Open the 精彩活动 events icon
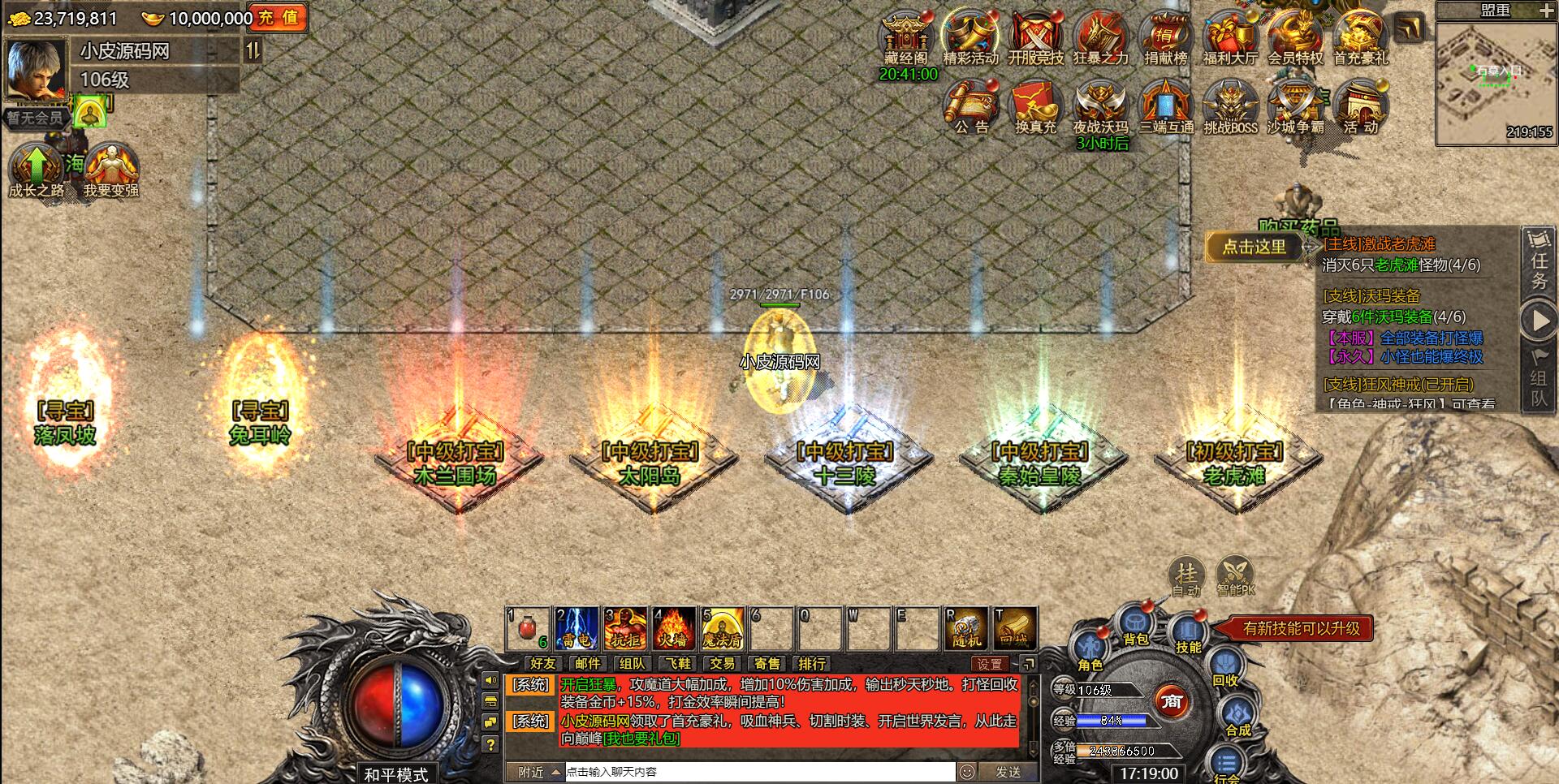Viewport: 1559px width, 784px height. [x=970, y=38]
